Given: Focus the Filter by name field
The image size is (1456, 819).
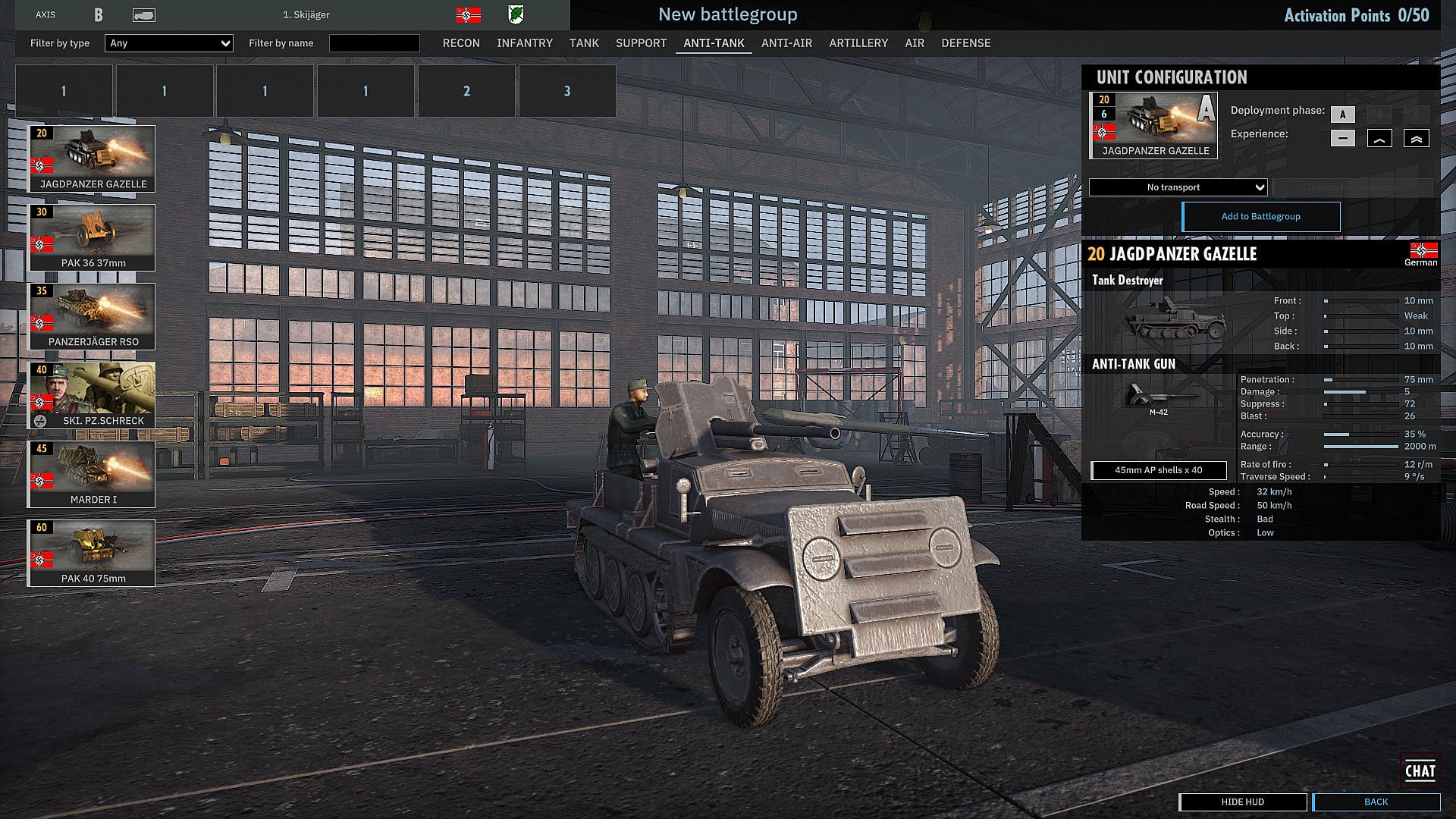Looking at the screenshot, I should pyautogui.click(x=374, y=43).
